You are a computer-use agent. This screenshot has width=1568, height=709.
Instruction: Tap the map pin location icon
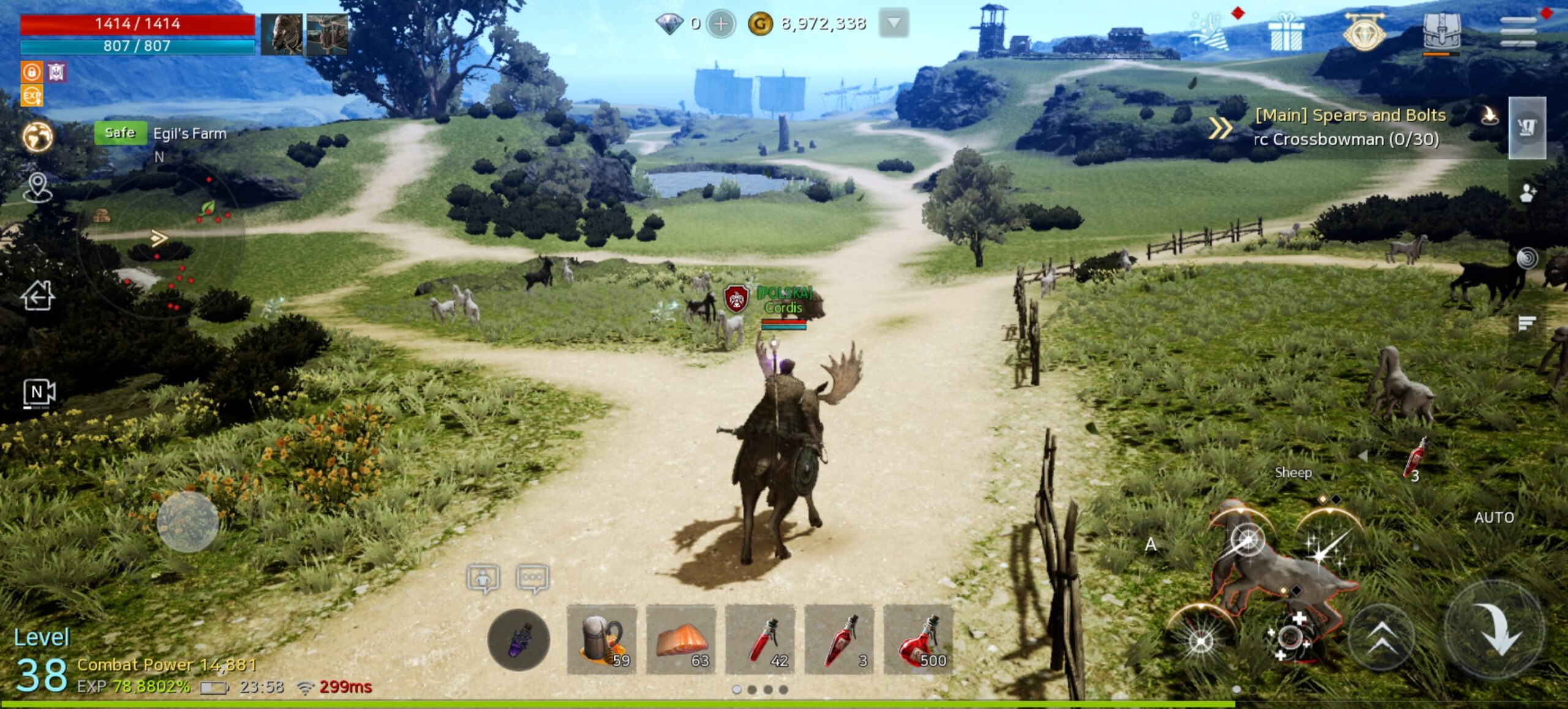pyautogui.click(x=37, y=187)
